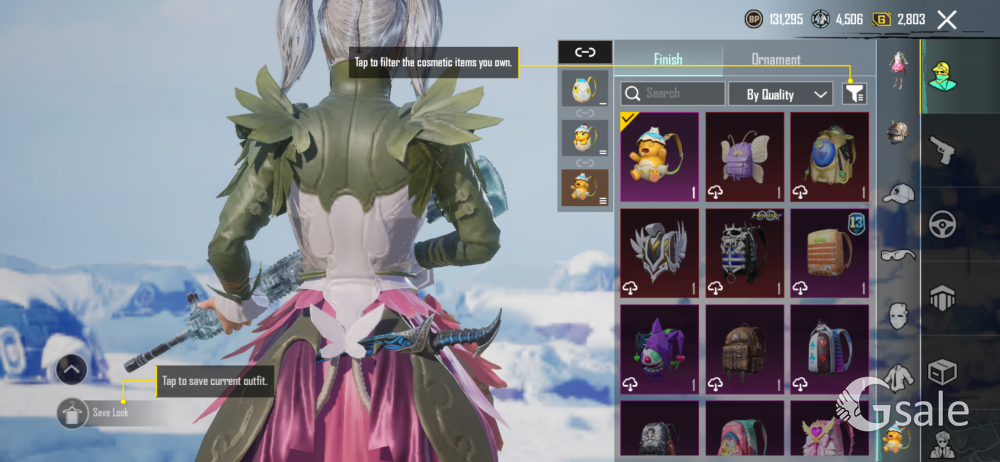Expand the up-arrow circle button
1000x462 pixels.
coord(71,370)
